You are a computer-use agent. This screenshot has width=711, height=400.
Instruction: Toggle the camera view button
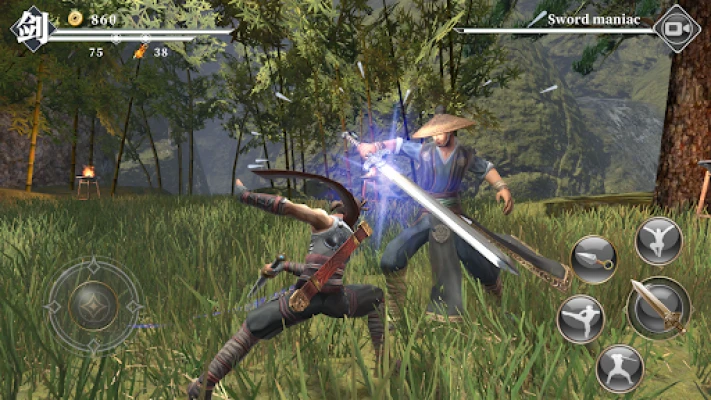coord(678,29)
